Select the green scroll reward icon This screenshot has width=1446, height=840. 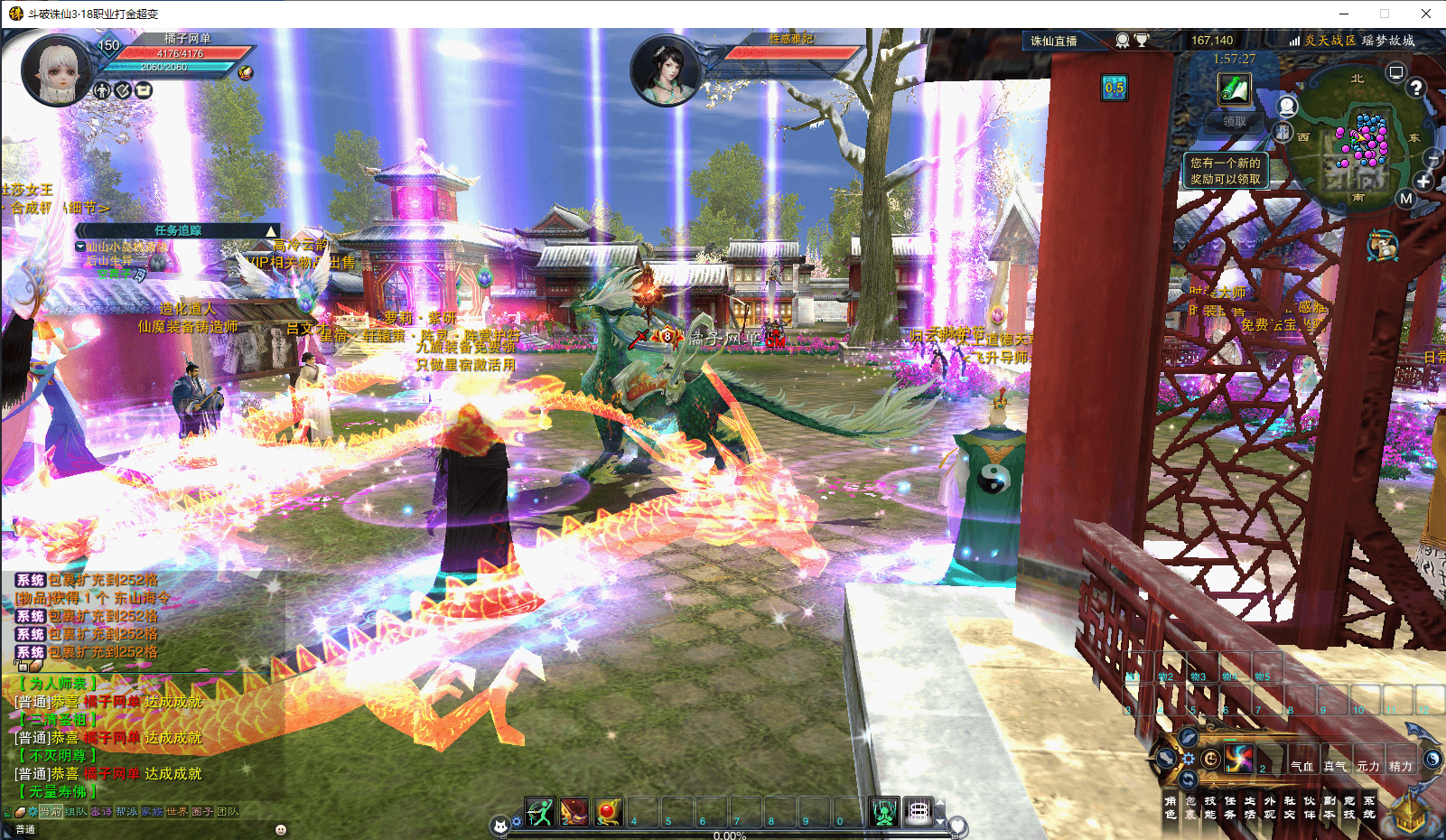click(x=1234, y=89)
